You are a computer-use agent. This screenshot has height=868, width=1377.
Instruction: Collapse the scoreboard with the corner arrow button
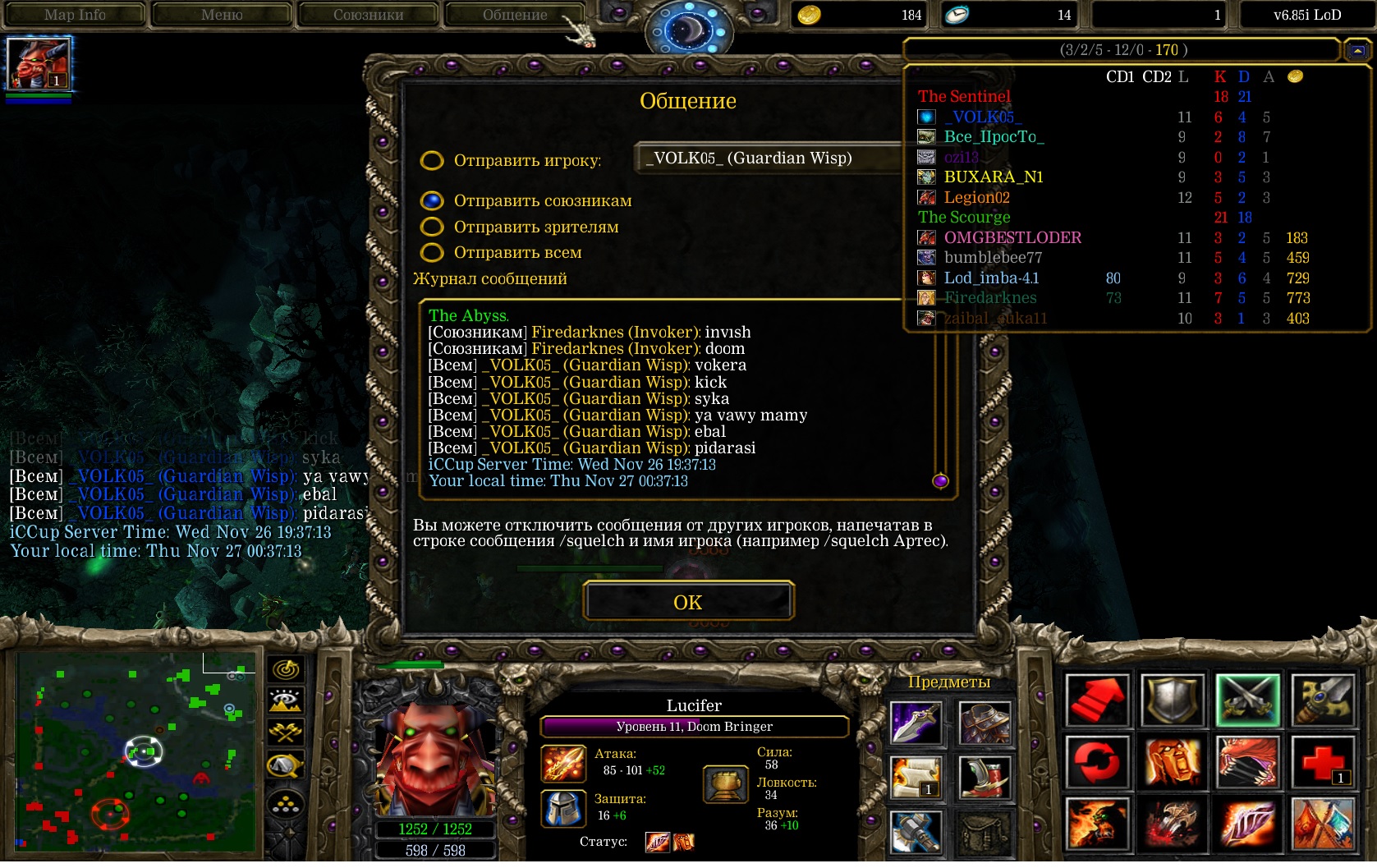pos(1357,51)
